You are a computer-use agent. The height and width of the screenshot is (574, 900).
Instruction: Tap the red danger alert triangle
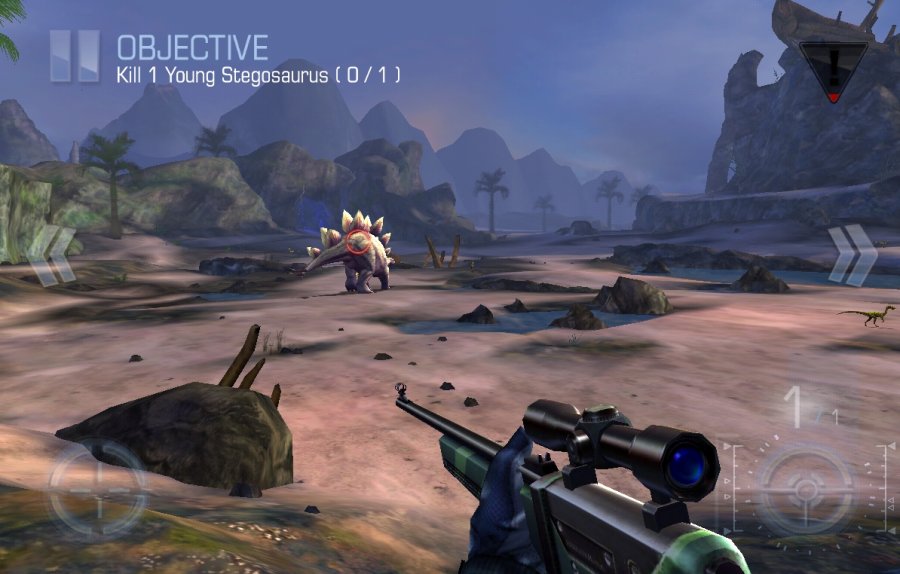point(833,70)
